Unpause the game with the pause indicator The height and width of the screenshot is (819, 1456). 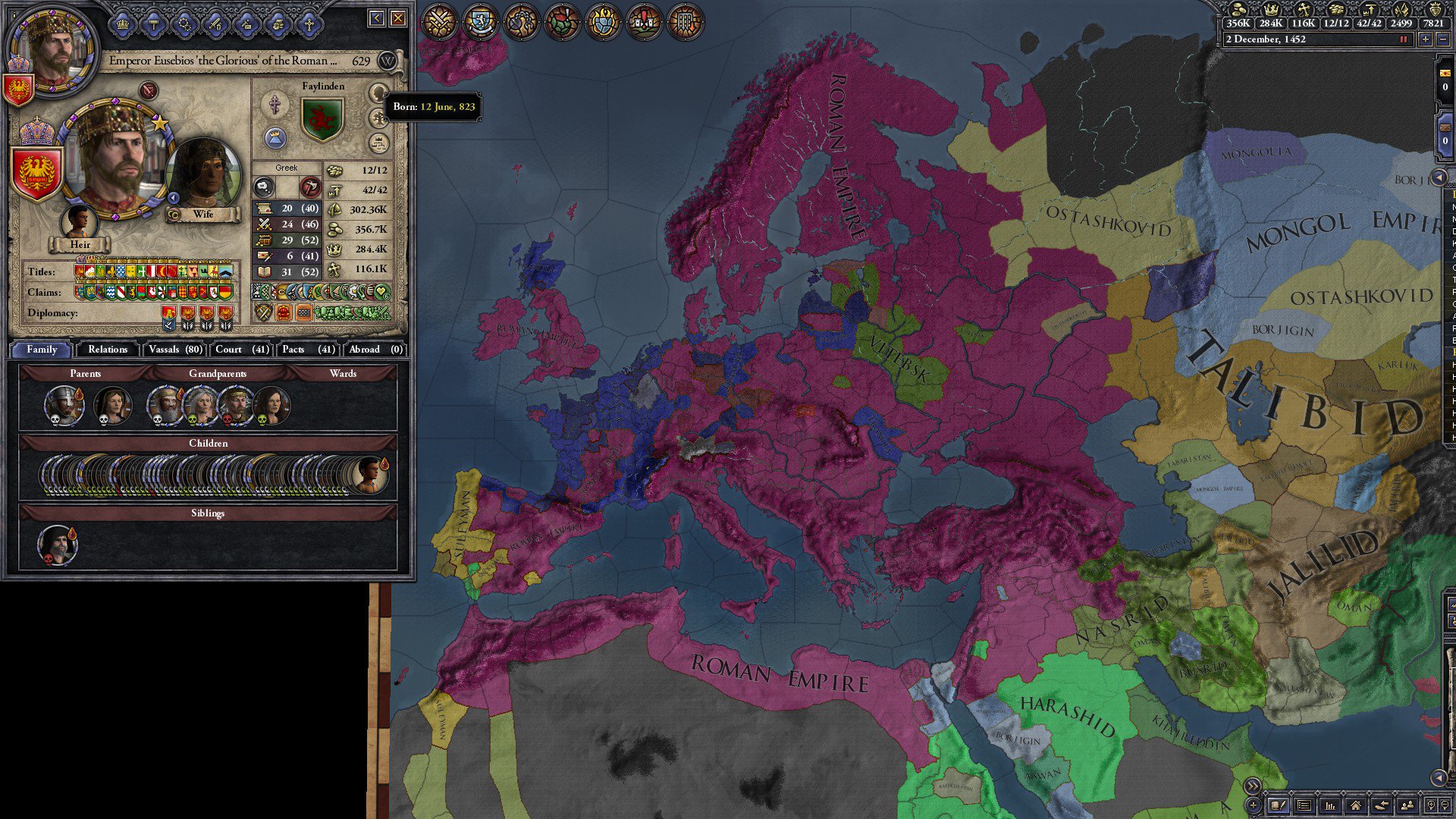pyautogui.click(x=1405, y=39)
